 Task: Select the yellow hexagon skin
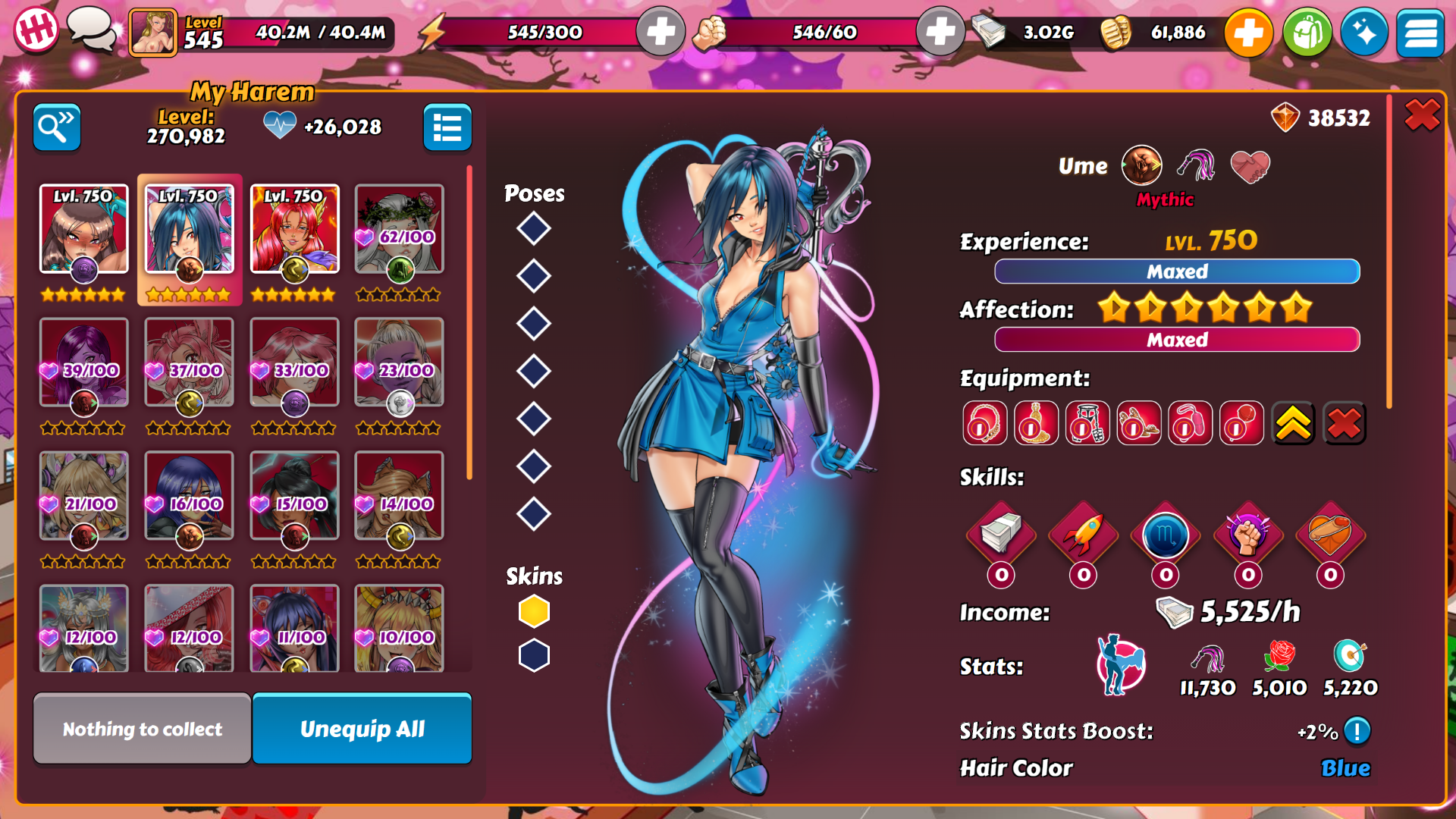click(x=534, y=611)
